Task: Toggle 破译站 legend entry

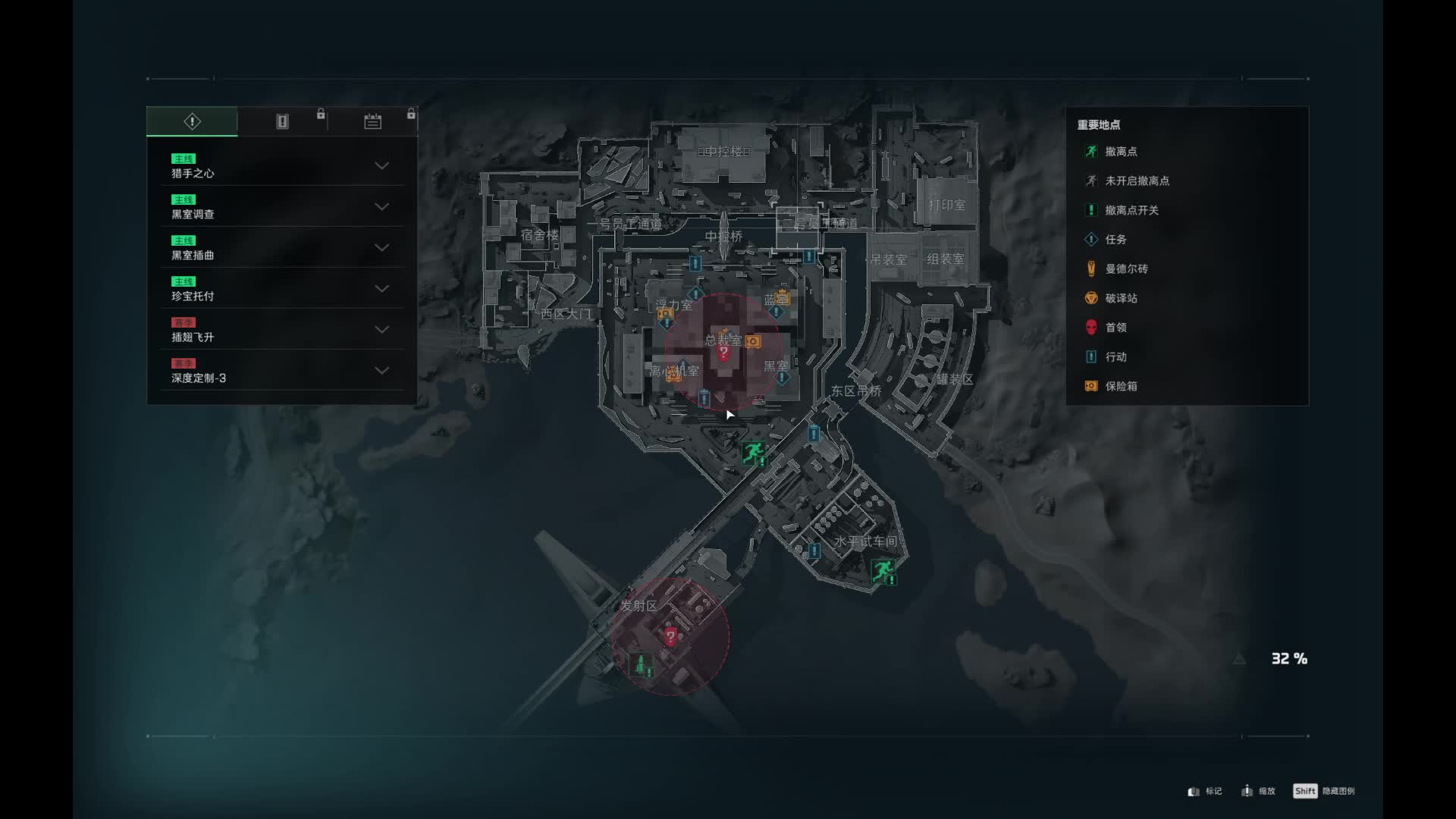Action: [1120, 299]
